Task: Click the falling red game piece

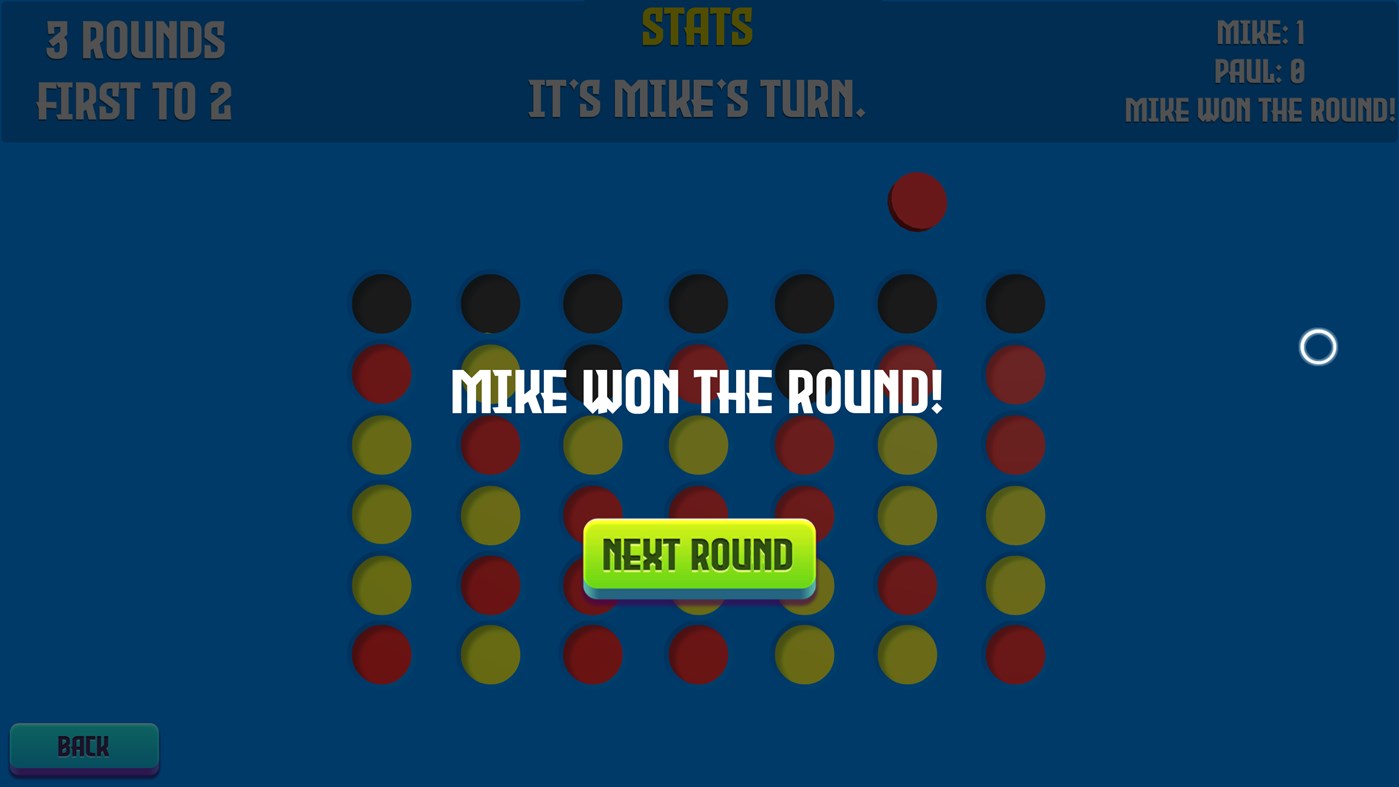Action: [x=916, y=199]
